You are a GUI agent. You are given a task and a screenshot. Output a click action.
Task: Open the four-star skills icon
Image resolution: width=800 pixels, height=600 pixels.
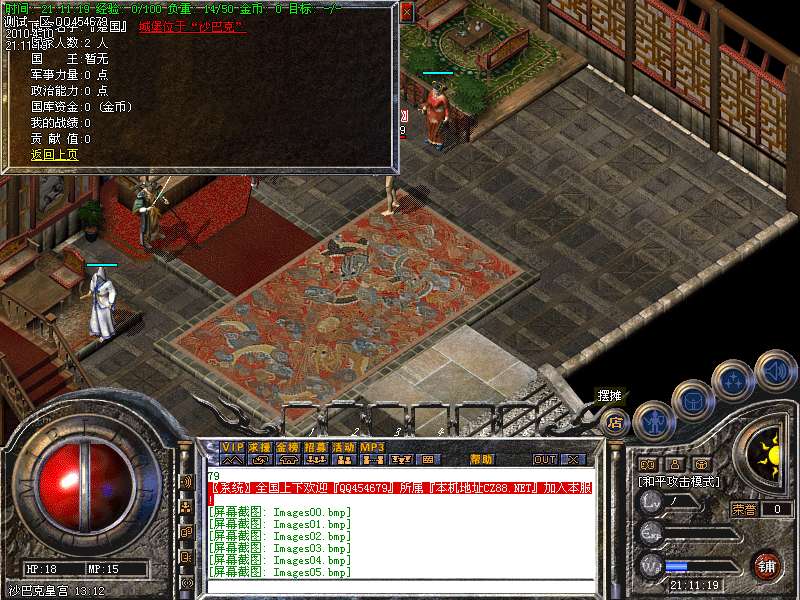[733, 380]
